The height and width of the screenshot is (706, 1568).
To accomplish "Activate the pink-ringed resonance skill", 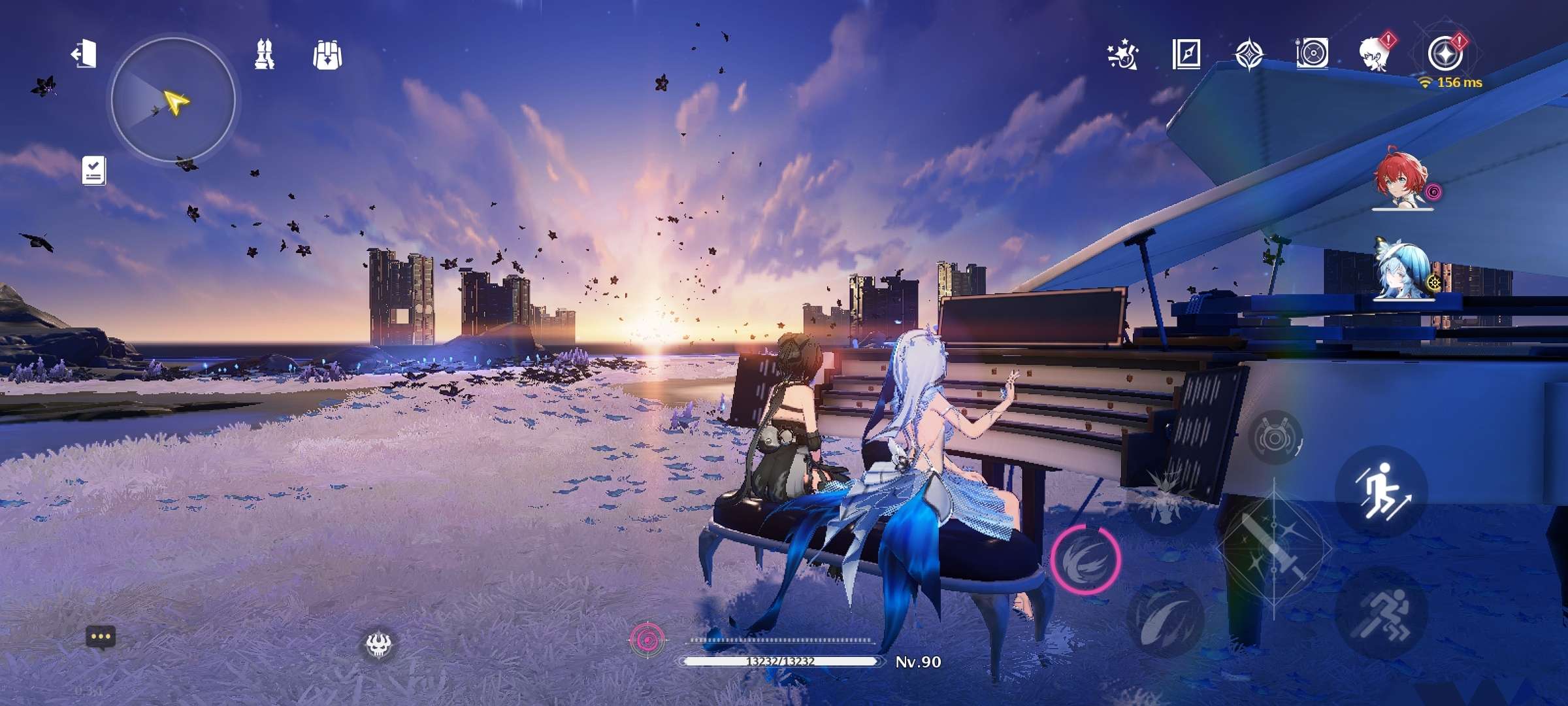I will pyautogui.click(x=1085, y=560).
